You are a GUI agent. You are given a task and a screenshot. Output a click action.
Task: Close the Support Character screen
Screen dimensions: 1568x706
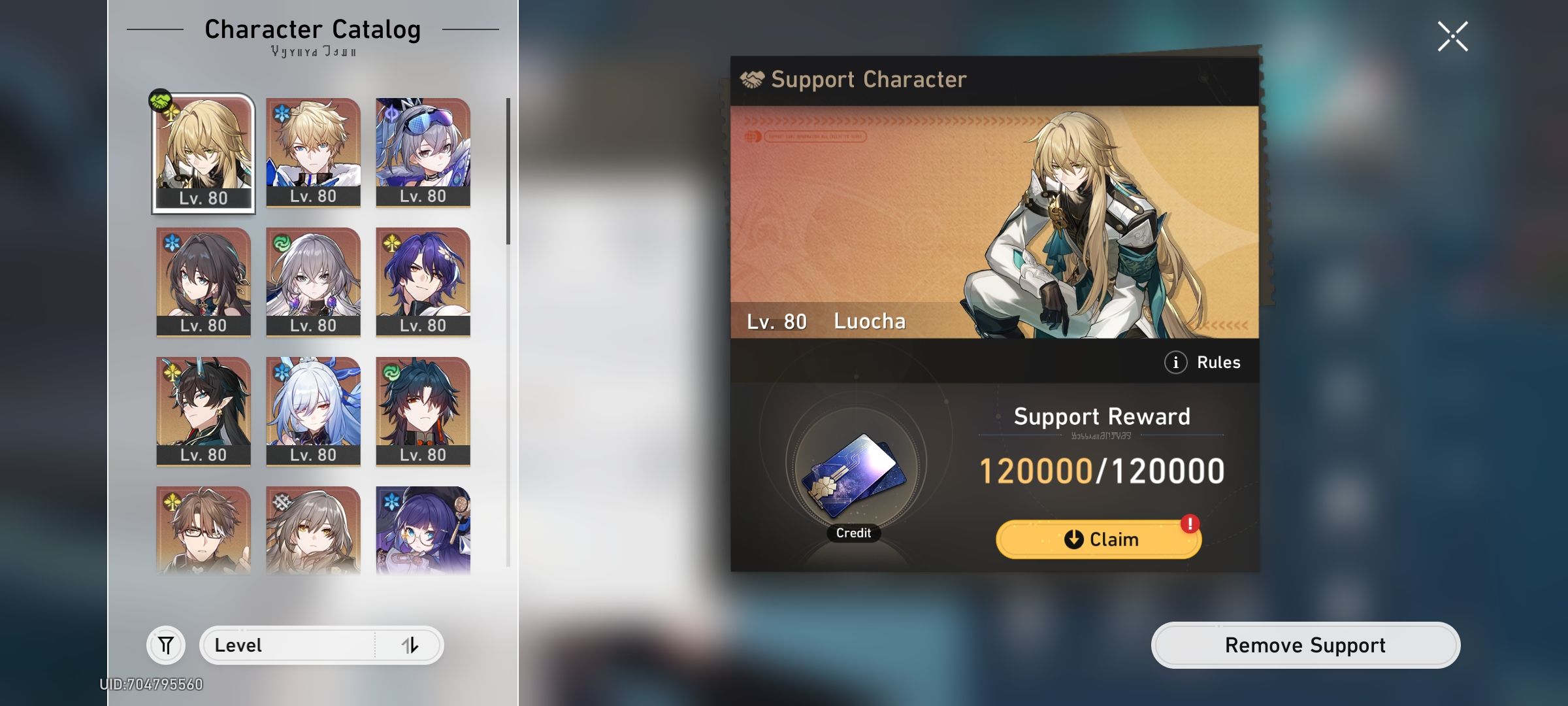click(x=1452, y=36)
